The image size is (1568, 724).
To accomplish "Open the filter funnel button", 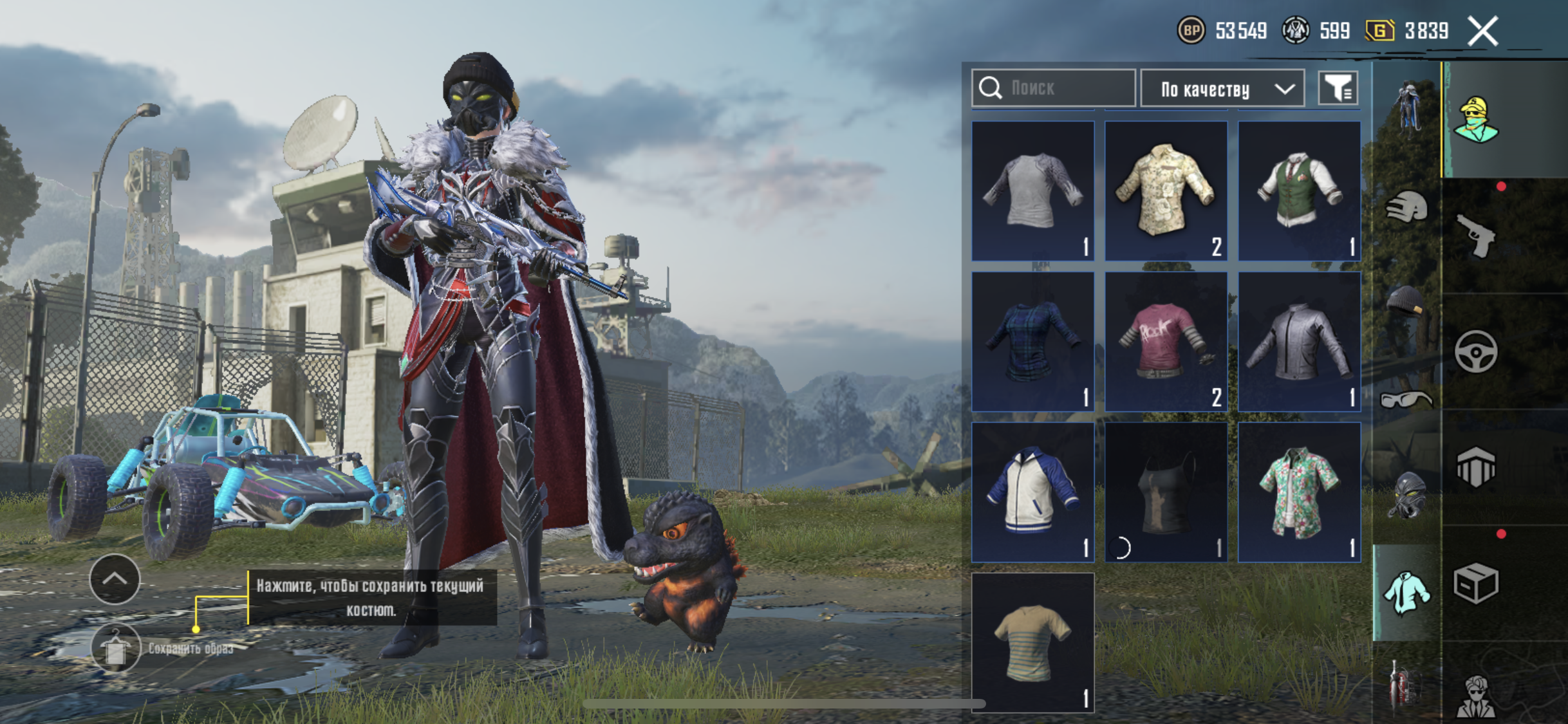I will tap(1338, 88).
